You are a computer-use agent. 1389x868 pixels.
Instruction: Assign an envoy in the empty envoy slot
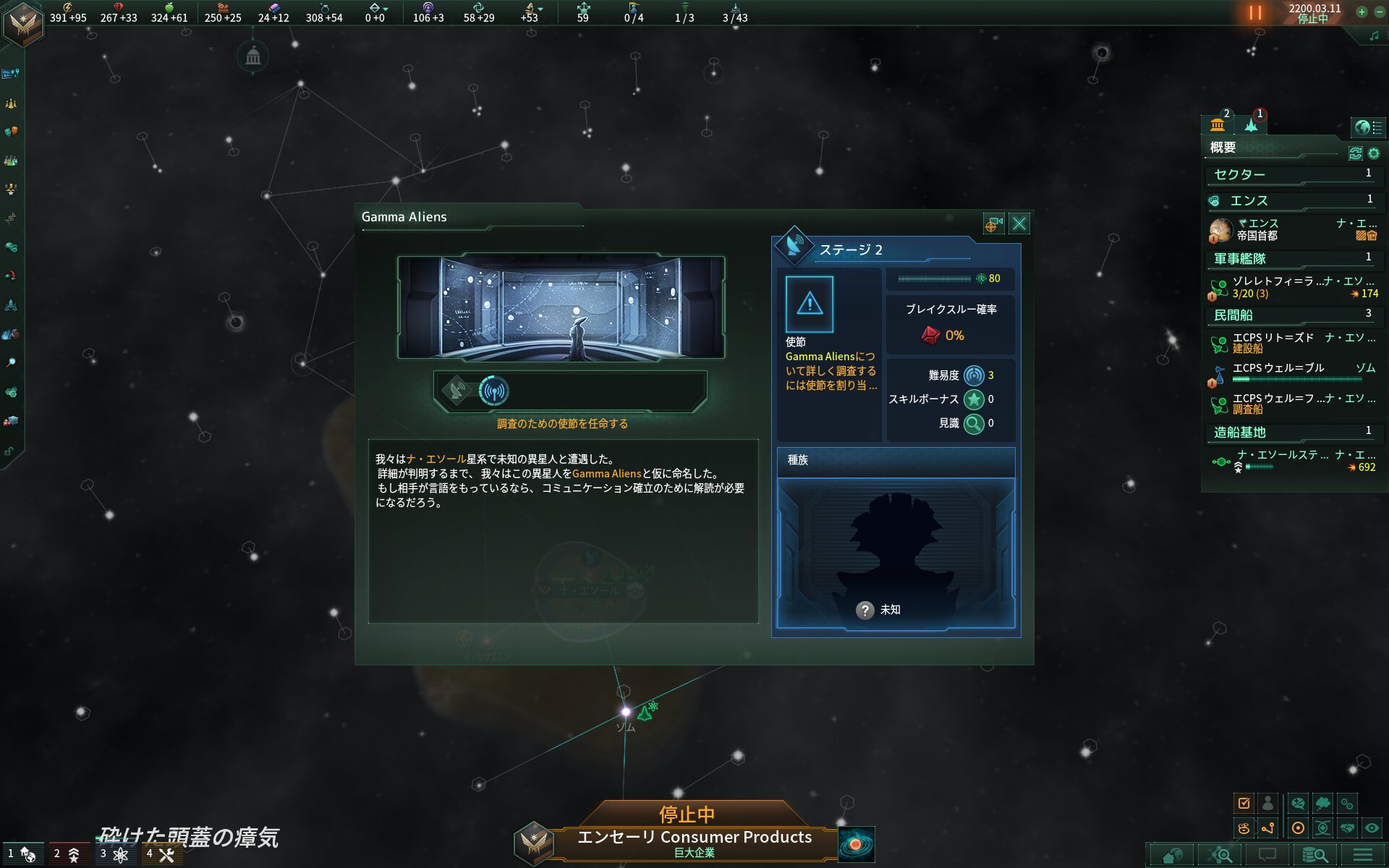click(x=809, y=304)
